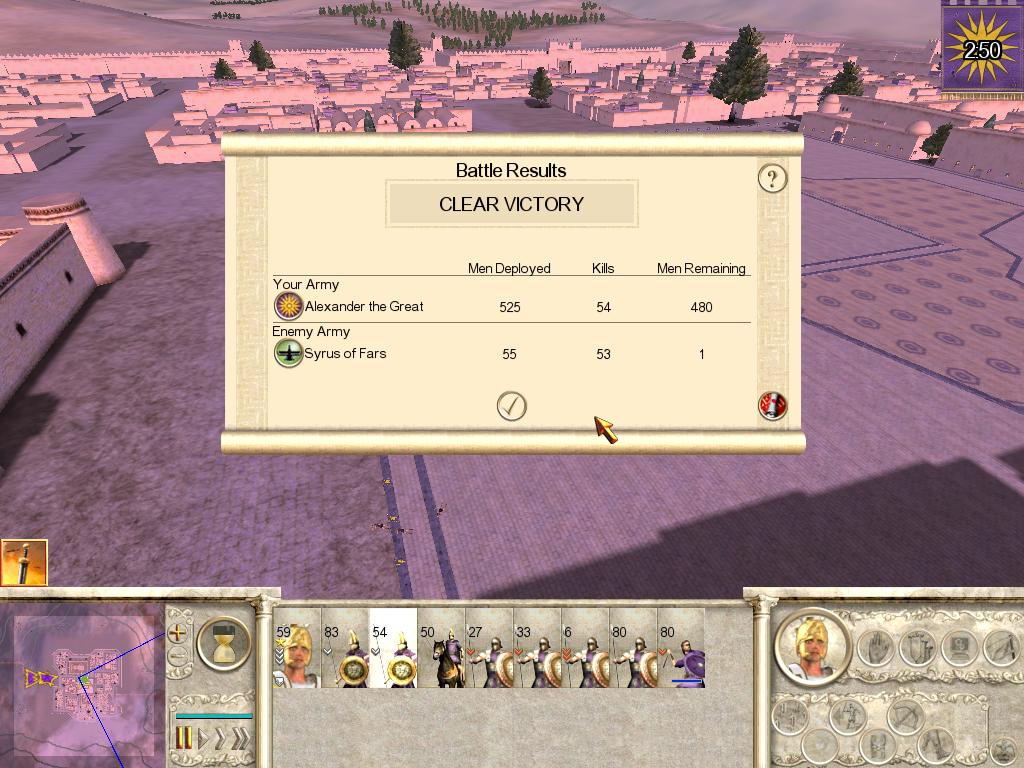Click the red icon on the results scroll
This screenshot has width=1024, height=768.
(773, 406)
